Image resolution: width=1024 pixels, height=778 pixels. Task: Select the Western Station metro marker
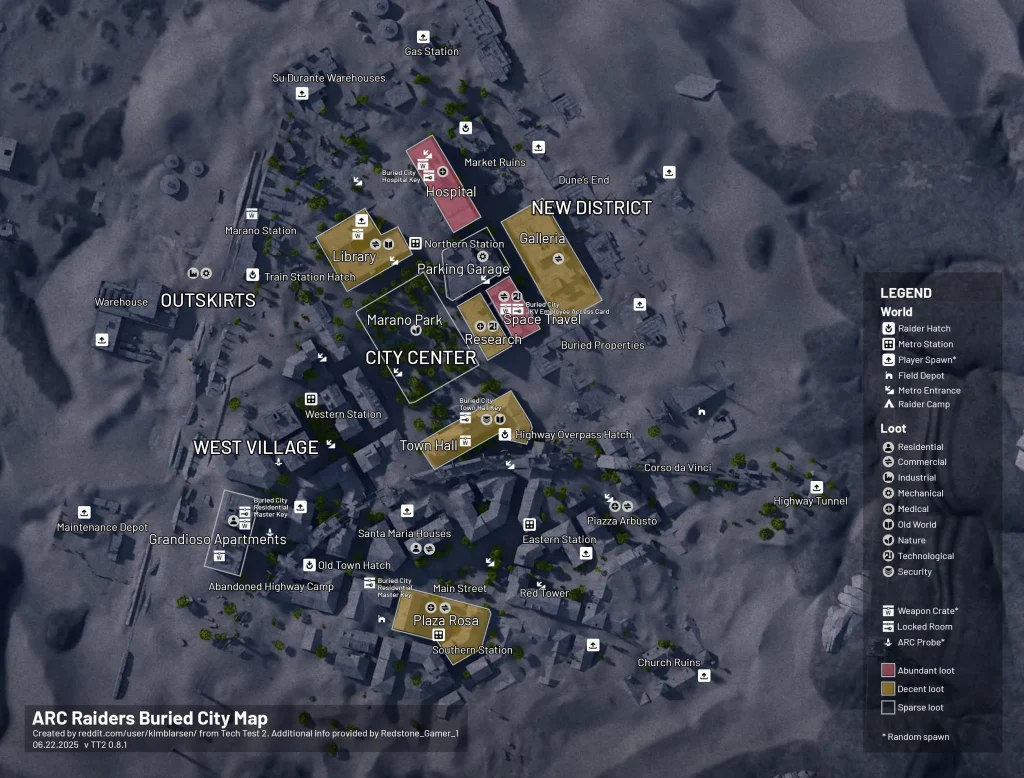pyautogui.click(x=311, y=399)
